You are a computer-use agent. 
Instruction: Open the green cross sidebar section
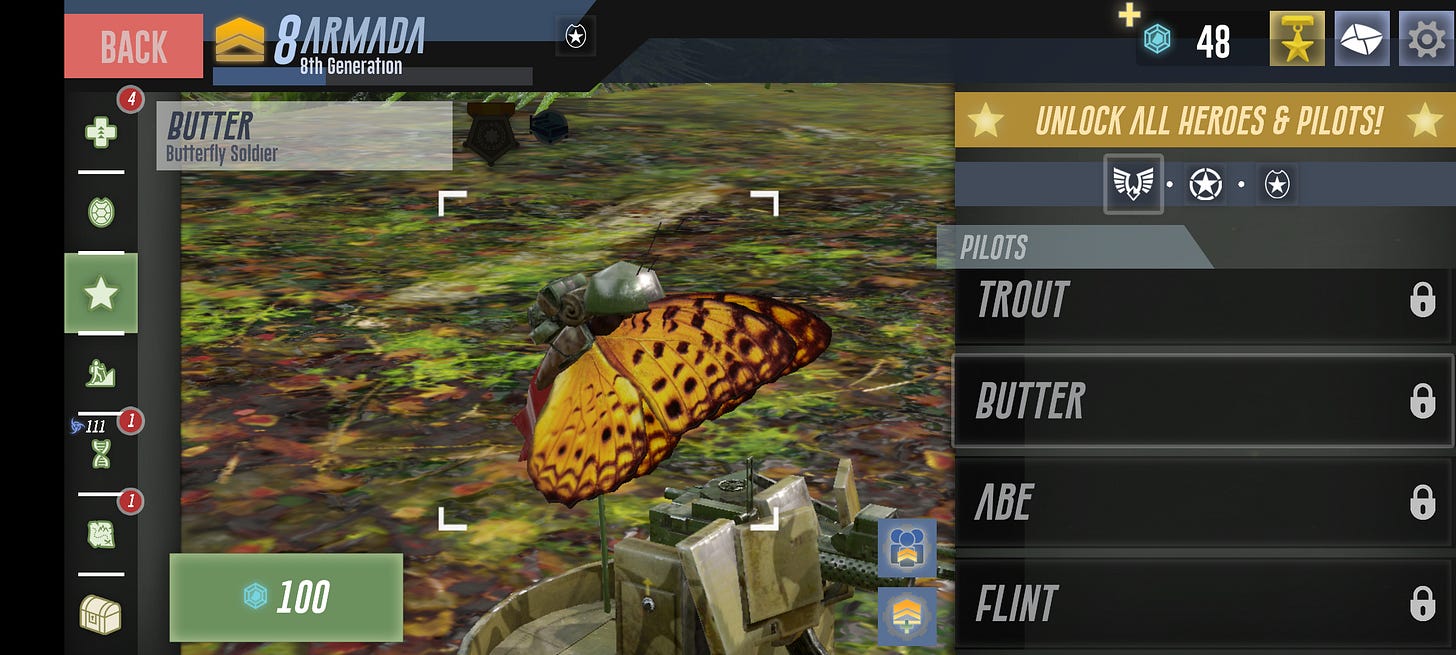101,131
